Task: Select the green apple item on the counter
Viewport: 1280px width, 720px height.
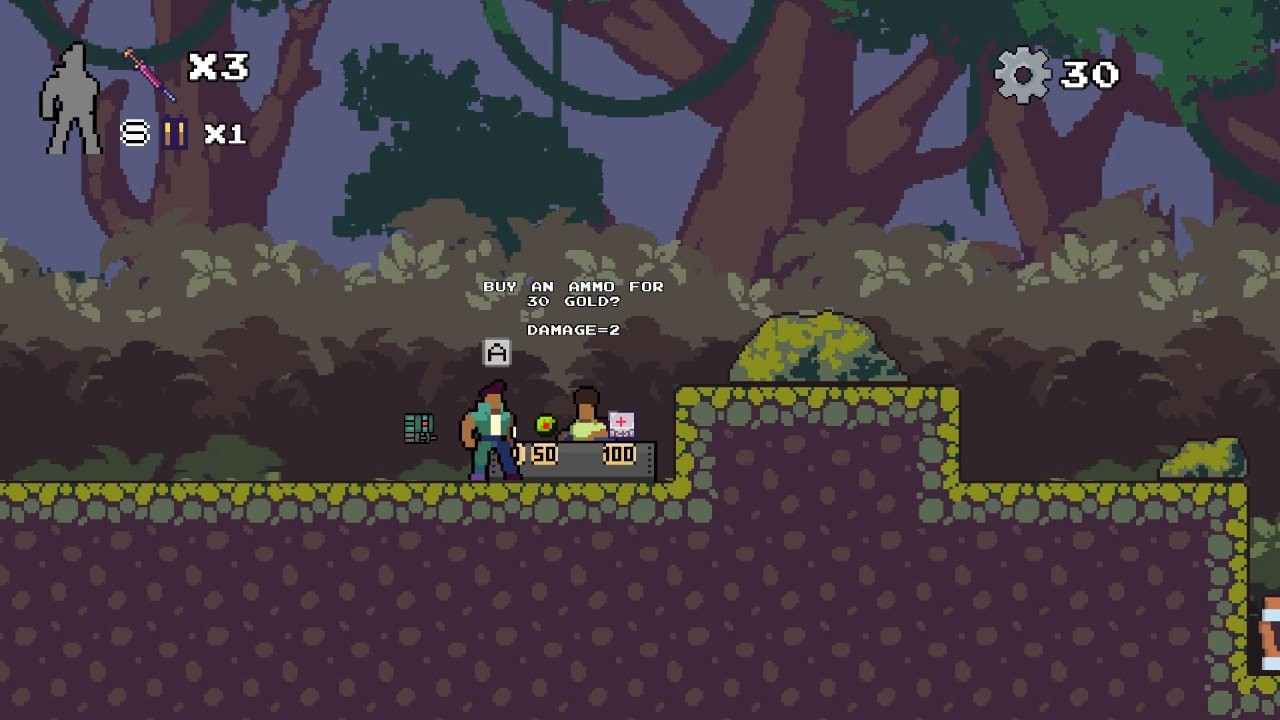Action: click(546, 423)
